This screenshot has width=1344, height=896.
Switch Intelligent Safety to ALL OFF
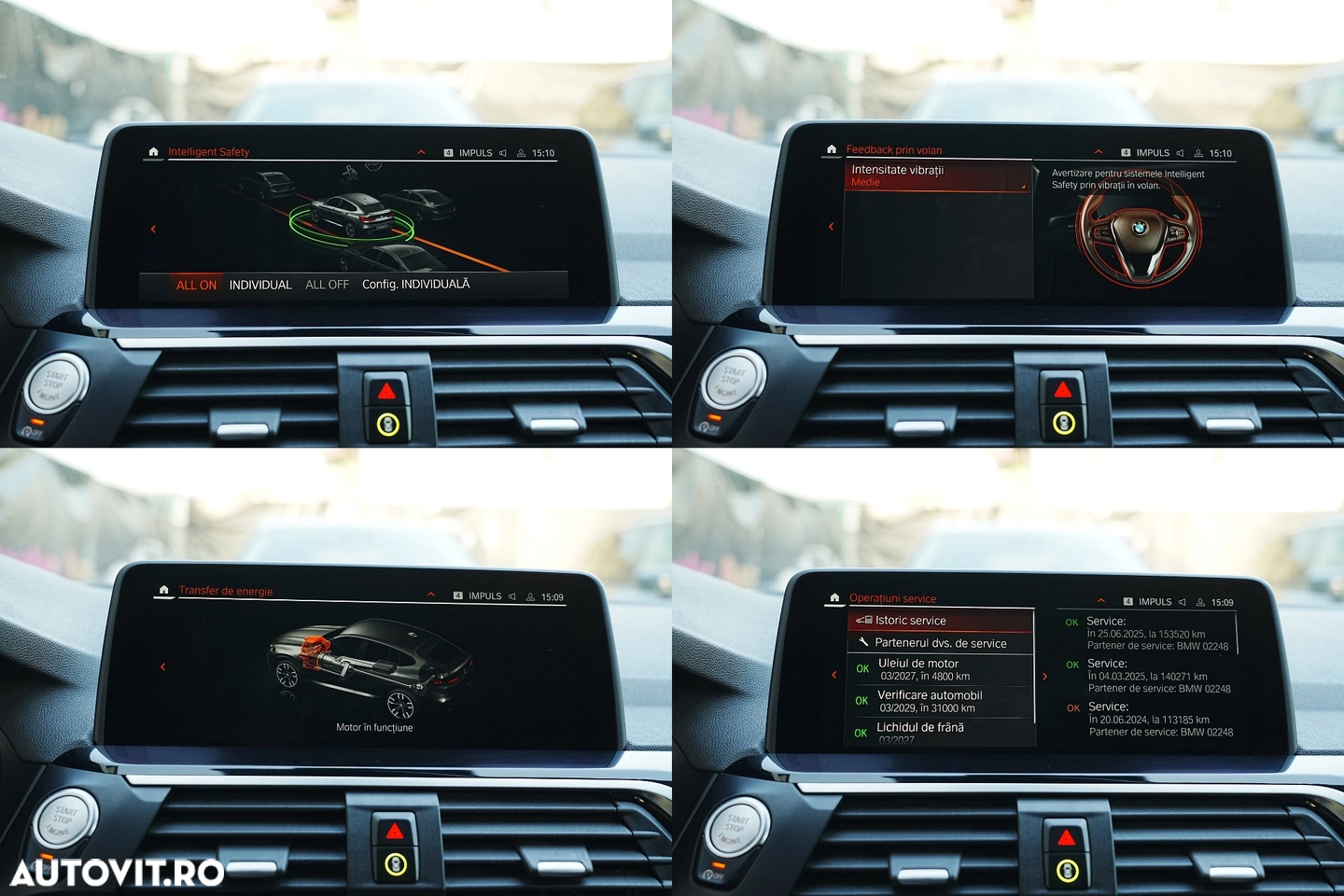point(327,285)
